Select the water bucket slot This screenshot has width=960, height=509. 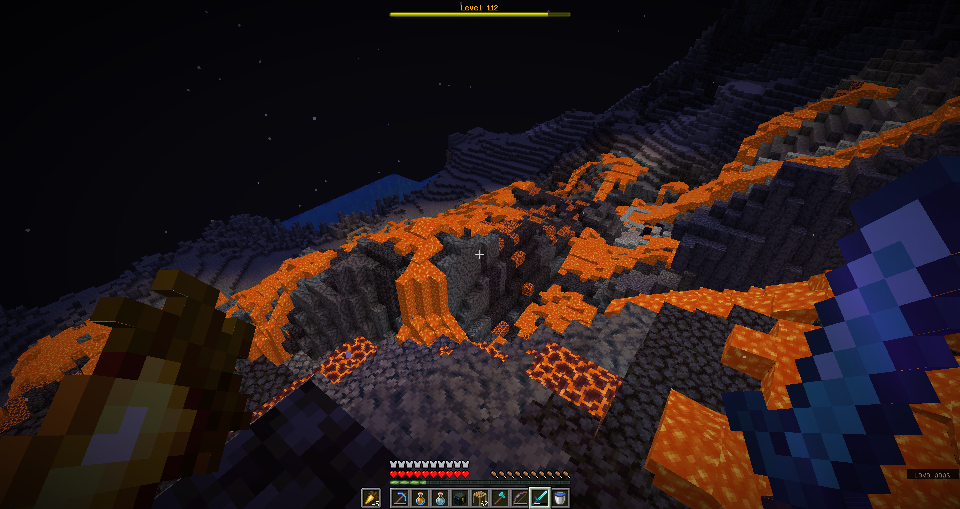(560, 497)
